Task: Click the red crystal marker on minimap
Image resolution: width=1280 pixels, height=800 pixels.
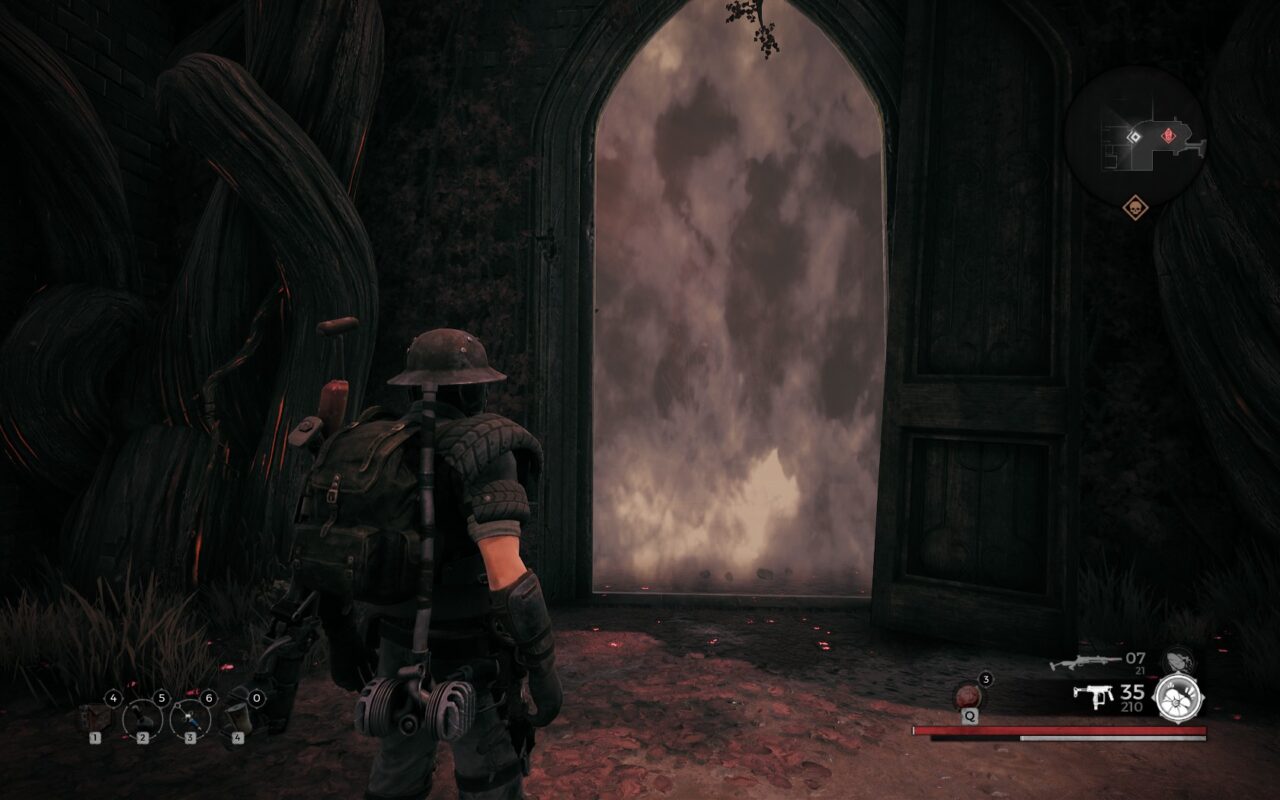Action: (1168, 135)
